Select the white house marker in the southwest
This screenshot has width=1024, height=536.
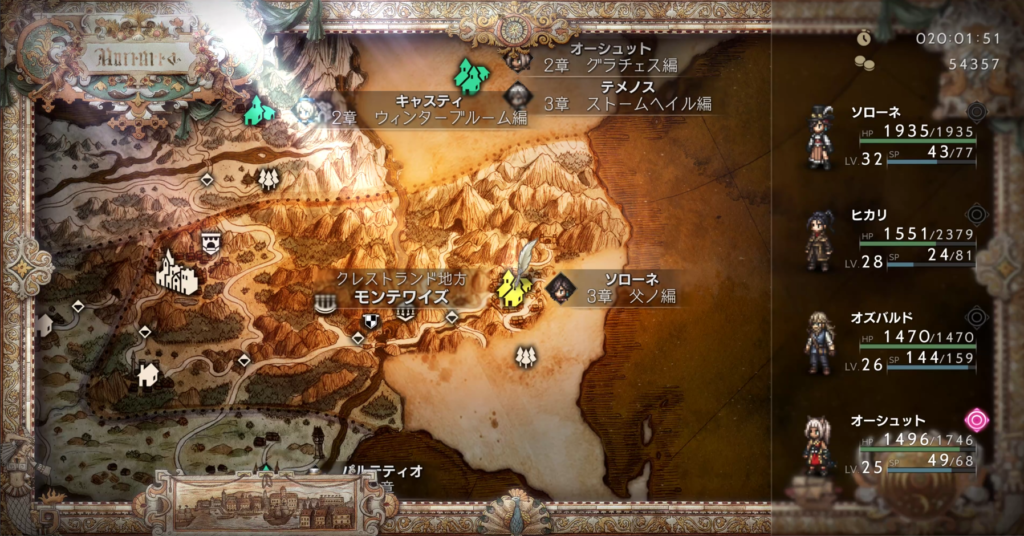148,375
